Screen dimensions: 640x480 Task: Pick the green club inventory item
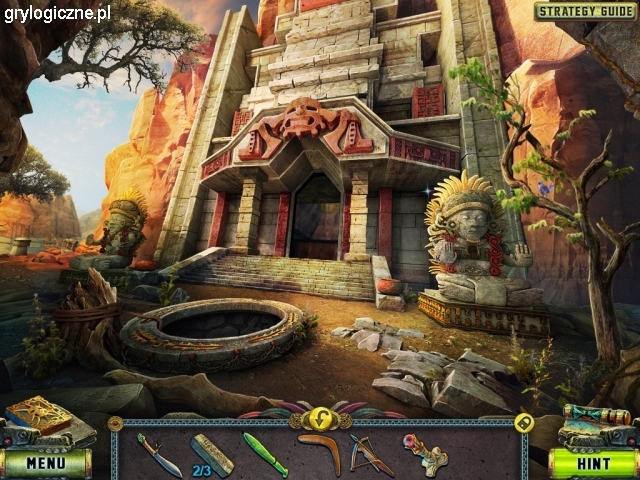(265, 453)
